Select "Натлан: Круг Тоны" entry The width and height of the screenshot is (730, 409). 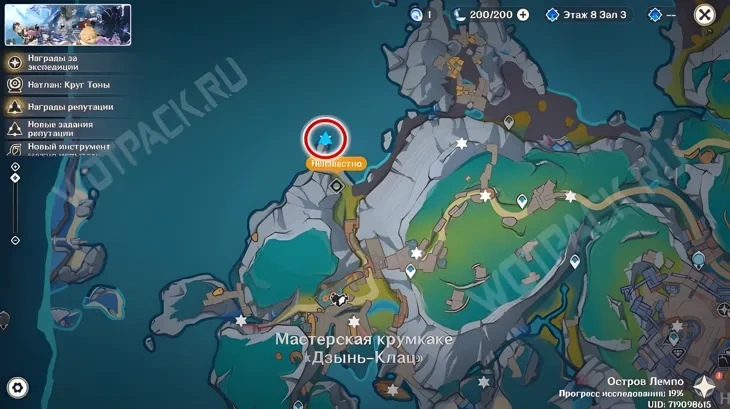pos(62,83)
